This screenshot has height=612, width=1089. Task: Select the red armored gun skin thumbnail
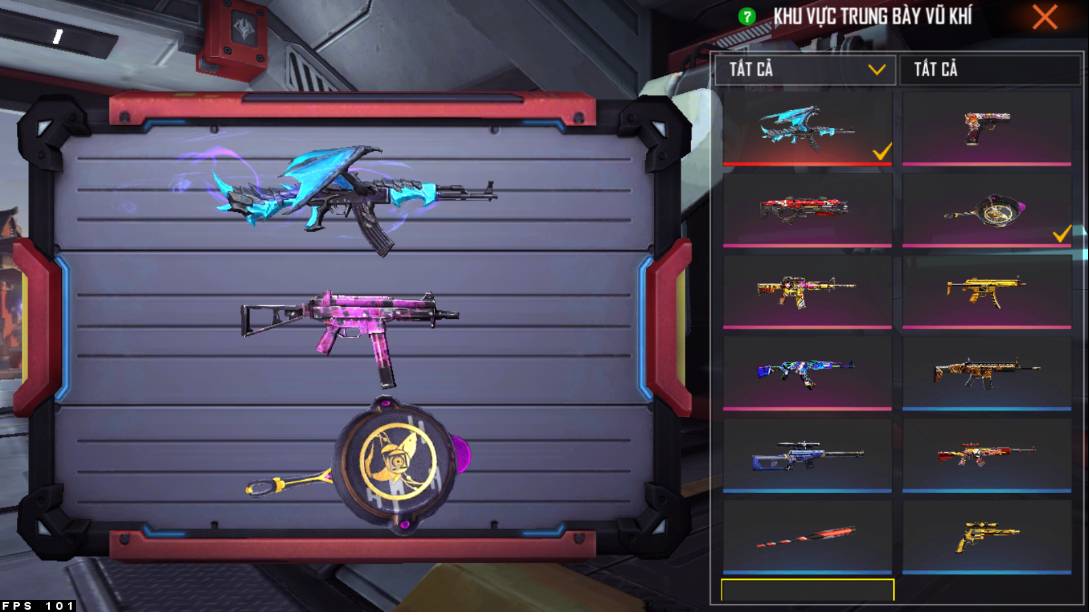pyautogui.click(x=807, y=209)
